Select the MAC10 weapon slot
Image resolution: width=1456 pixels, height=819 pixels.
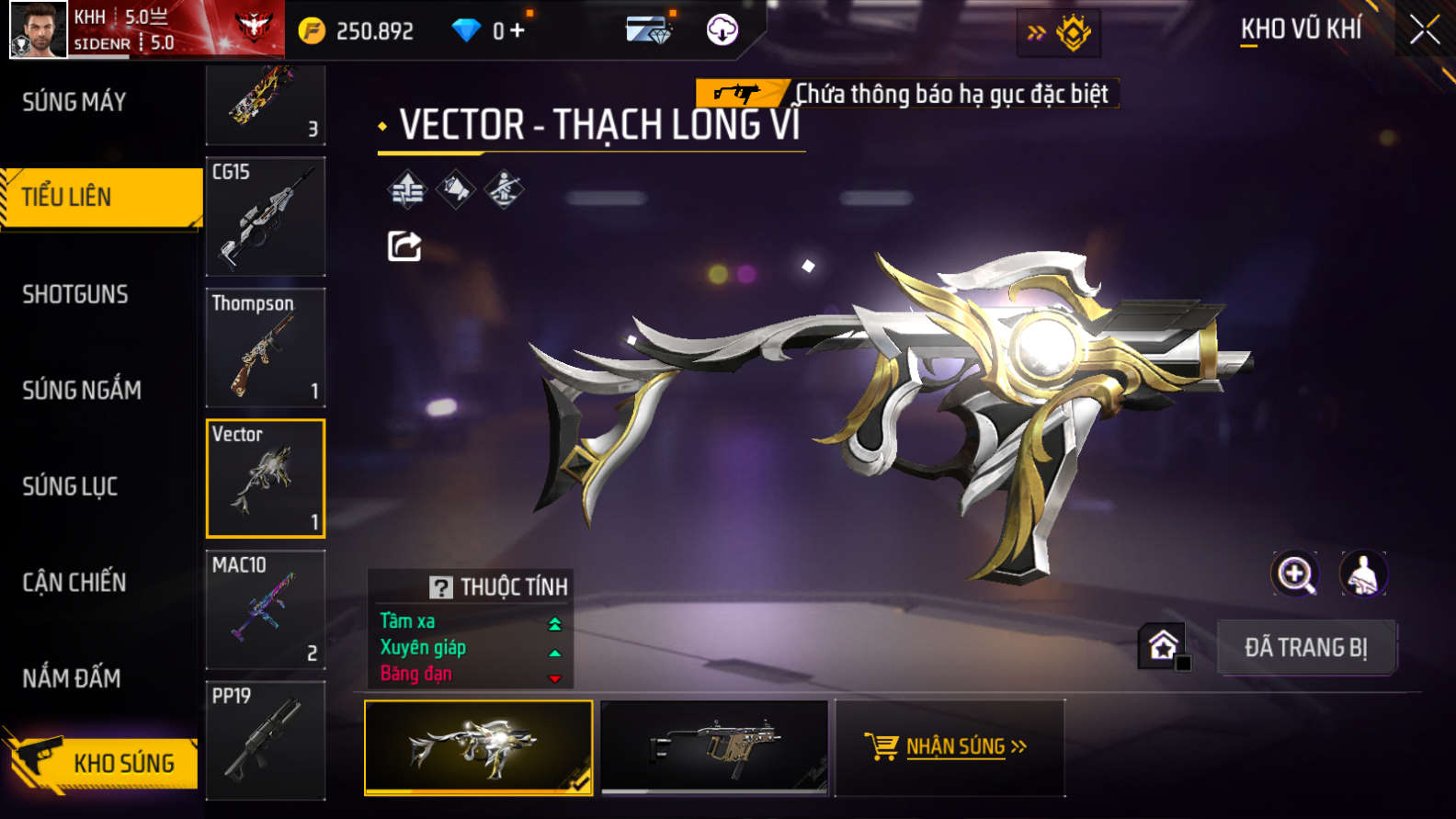[266, 609]
